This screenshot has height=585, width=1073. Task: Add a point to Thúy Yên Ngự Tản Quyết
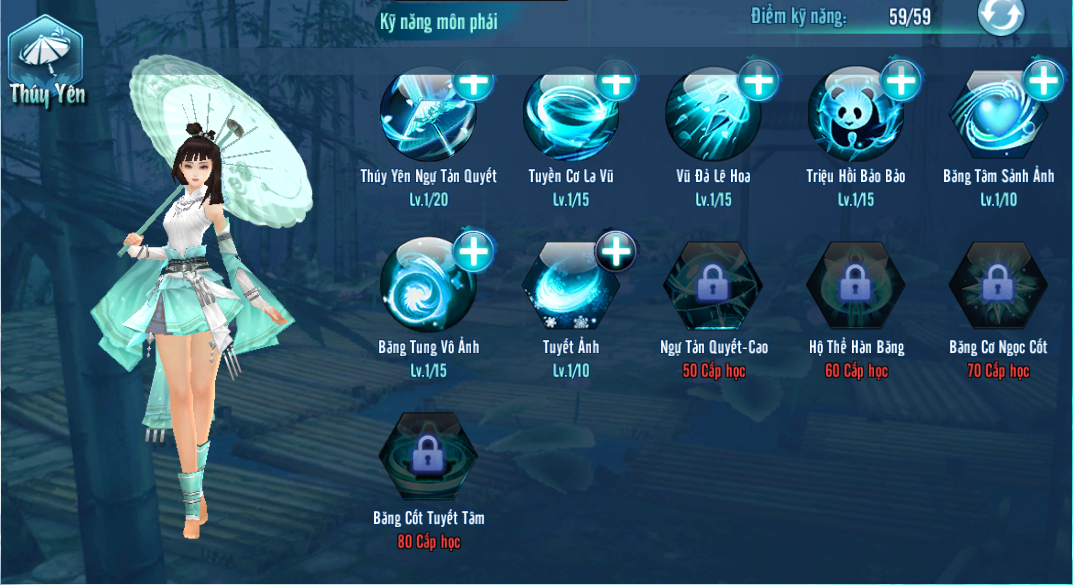coord(474,82)
